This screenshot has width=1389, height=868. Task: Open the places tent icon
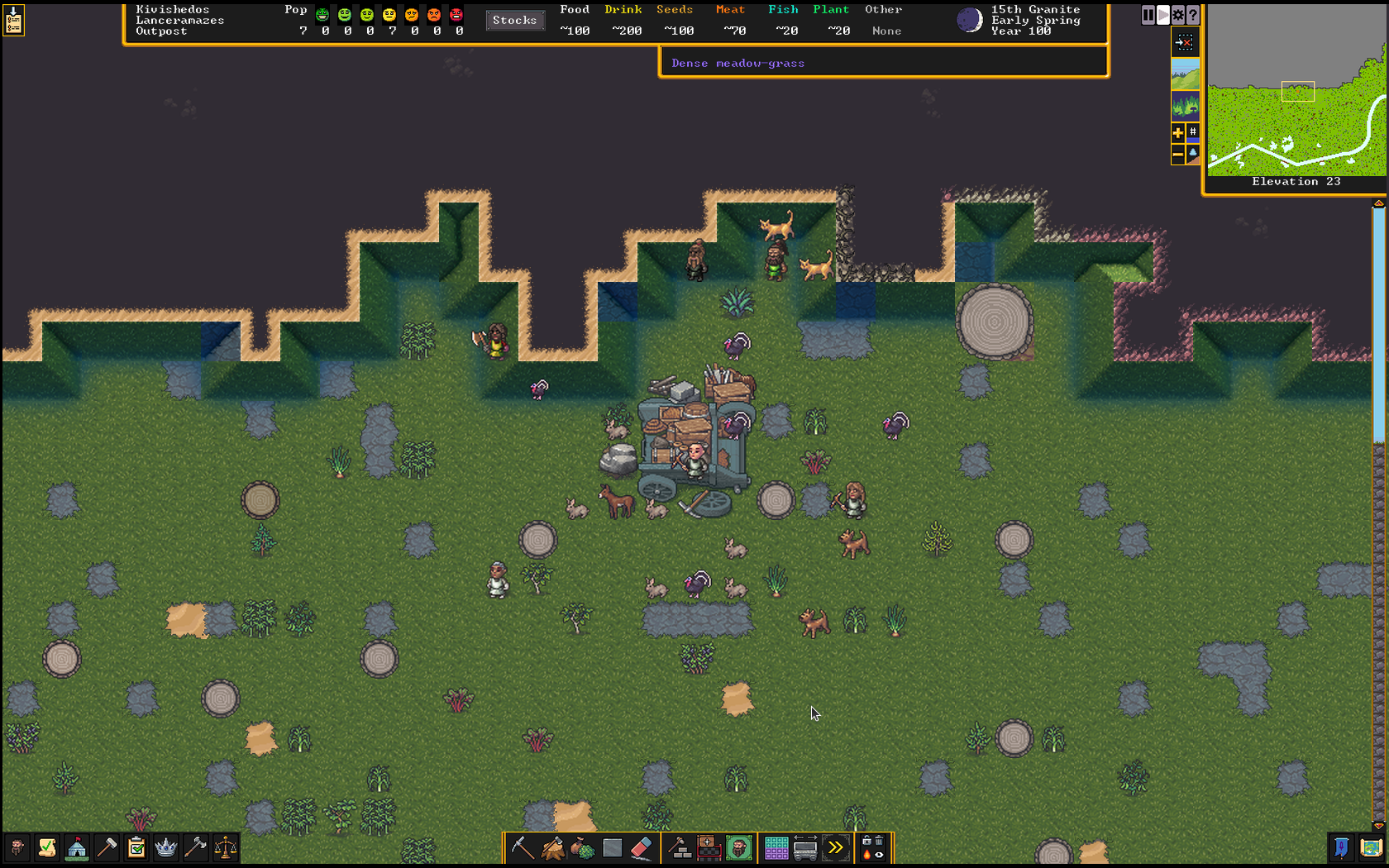(77, 847)
